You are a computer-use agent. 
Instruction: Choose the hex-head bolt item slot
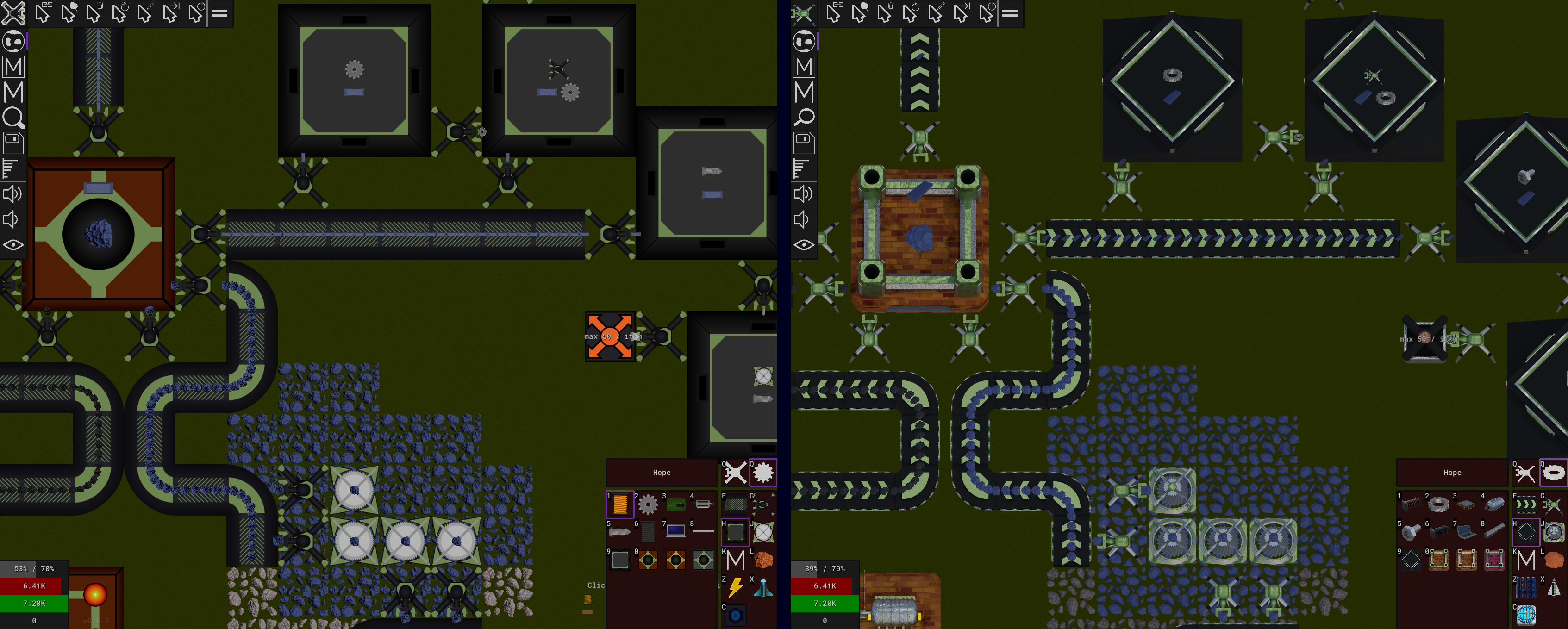1411,533
